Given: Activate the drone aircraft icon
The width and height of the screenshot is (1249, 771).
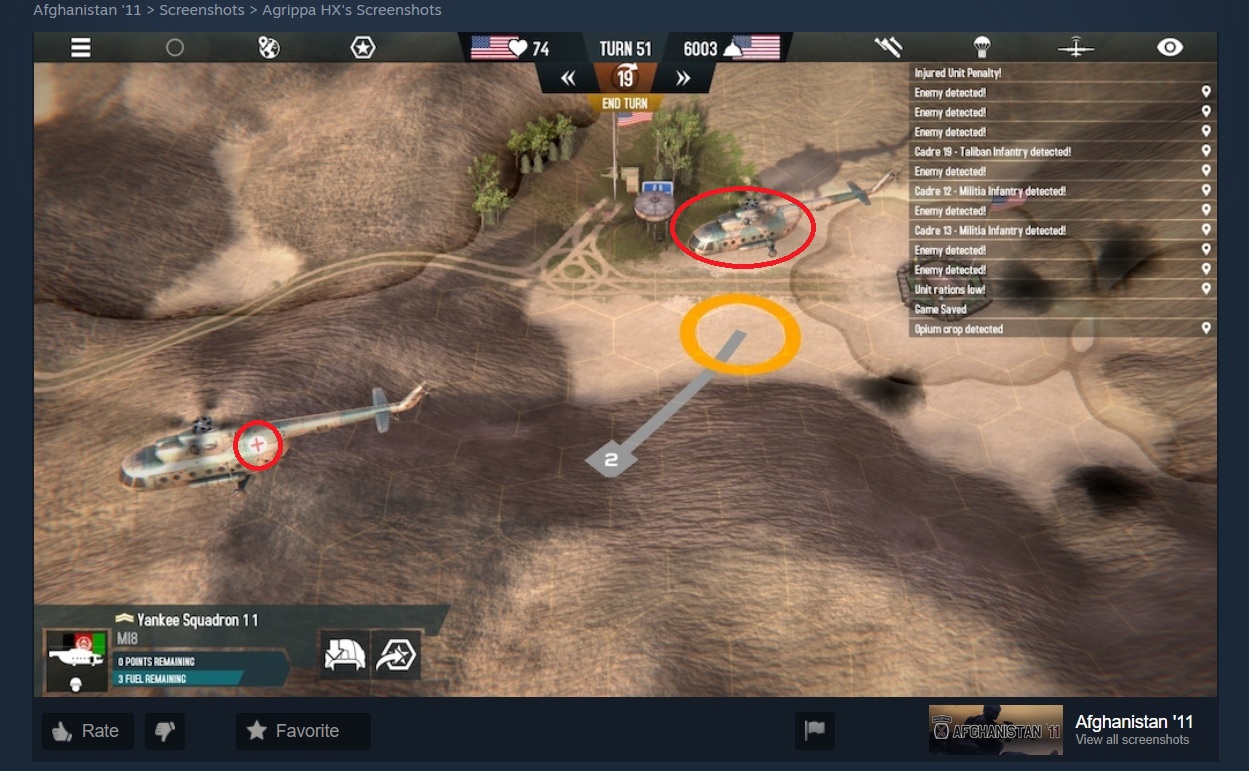Looking at the screenshot, I should tap(1076, 47).
